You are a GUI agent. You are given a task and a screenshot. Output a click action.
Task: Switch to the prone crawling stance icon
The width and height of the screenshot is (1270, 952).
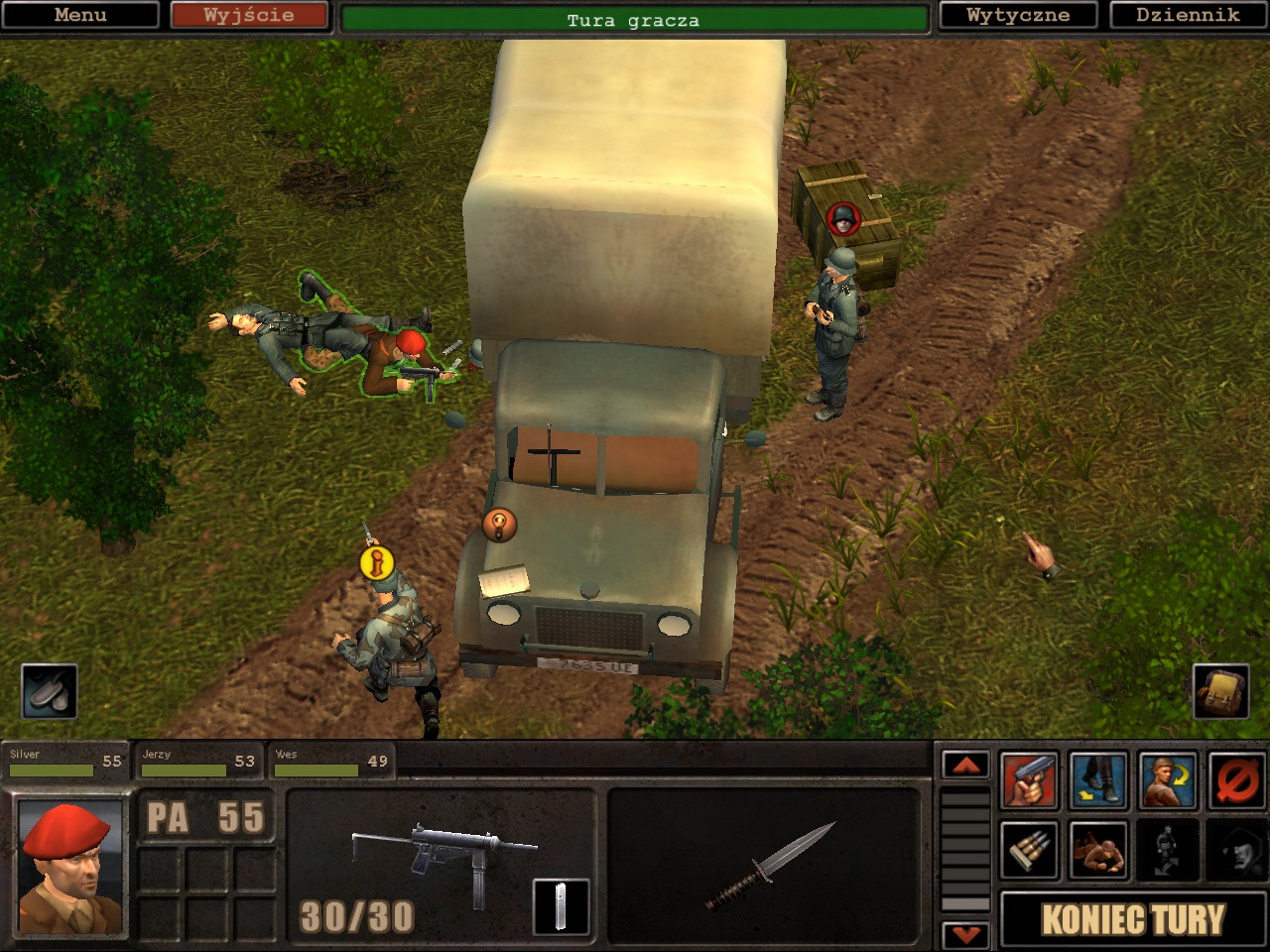click(x=1098, y=850)
